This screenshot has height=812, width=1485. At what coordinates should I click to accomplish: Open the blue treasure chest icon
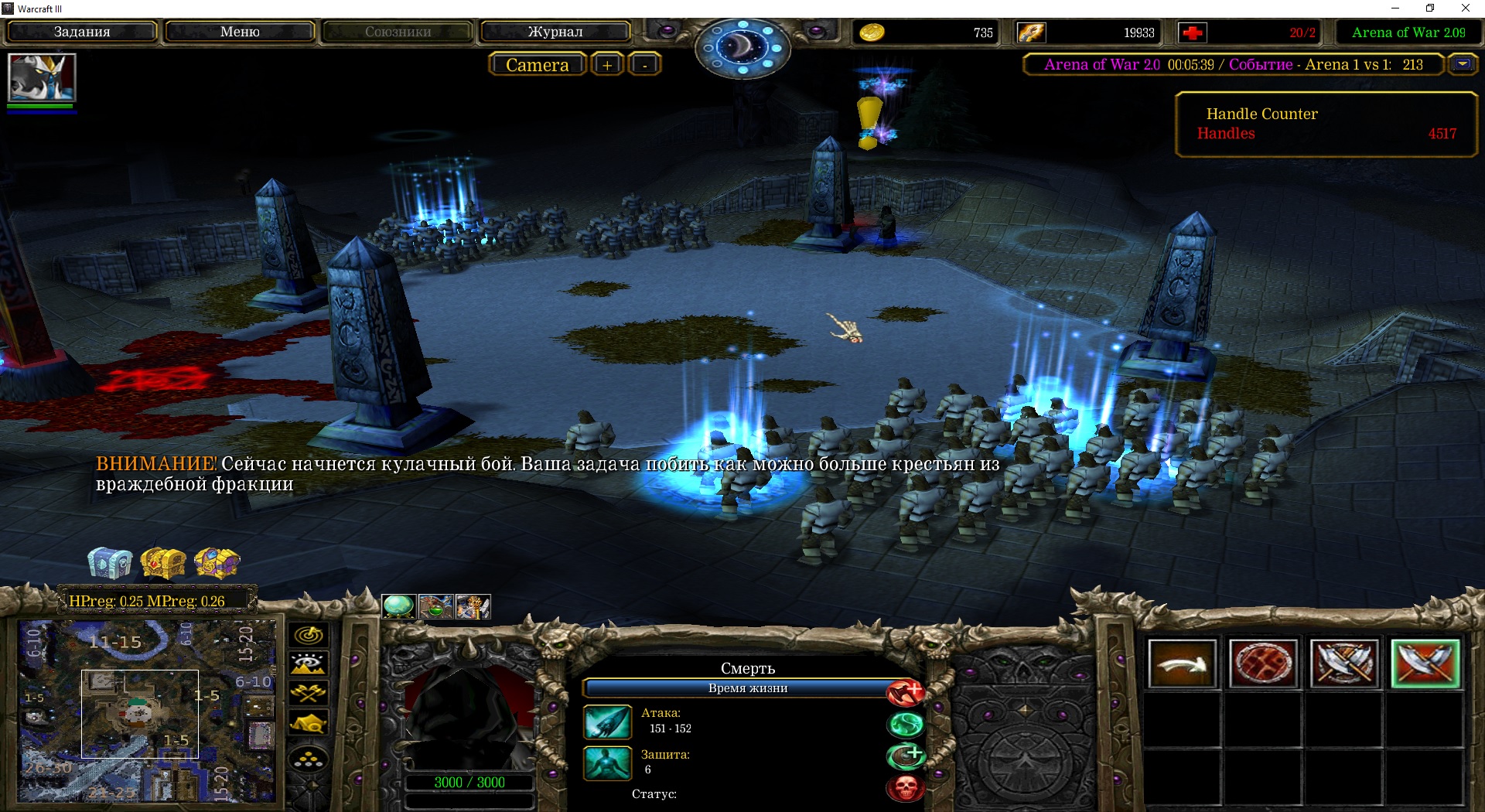[x=110, y=562]
